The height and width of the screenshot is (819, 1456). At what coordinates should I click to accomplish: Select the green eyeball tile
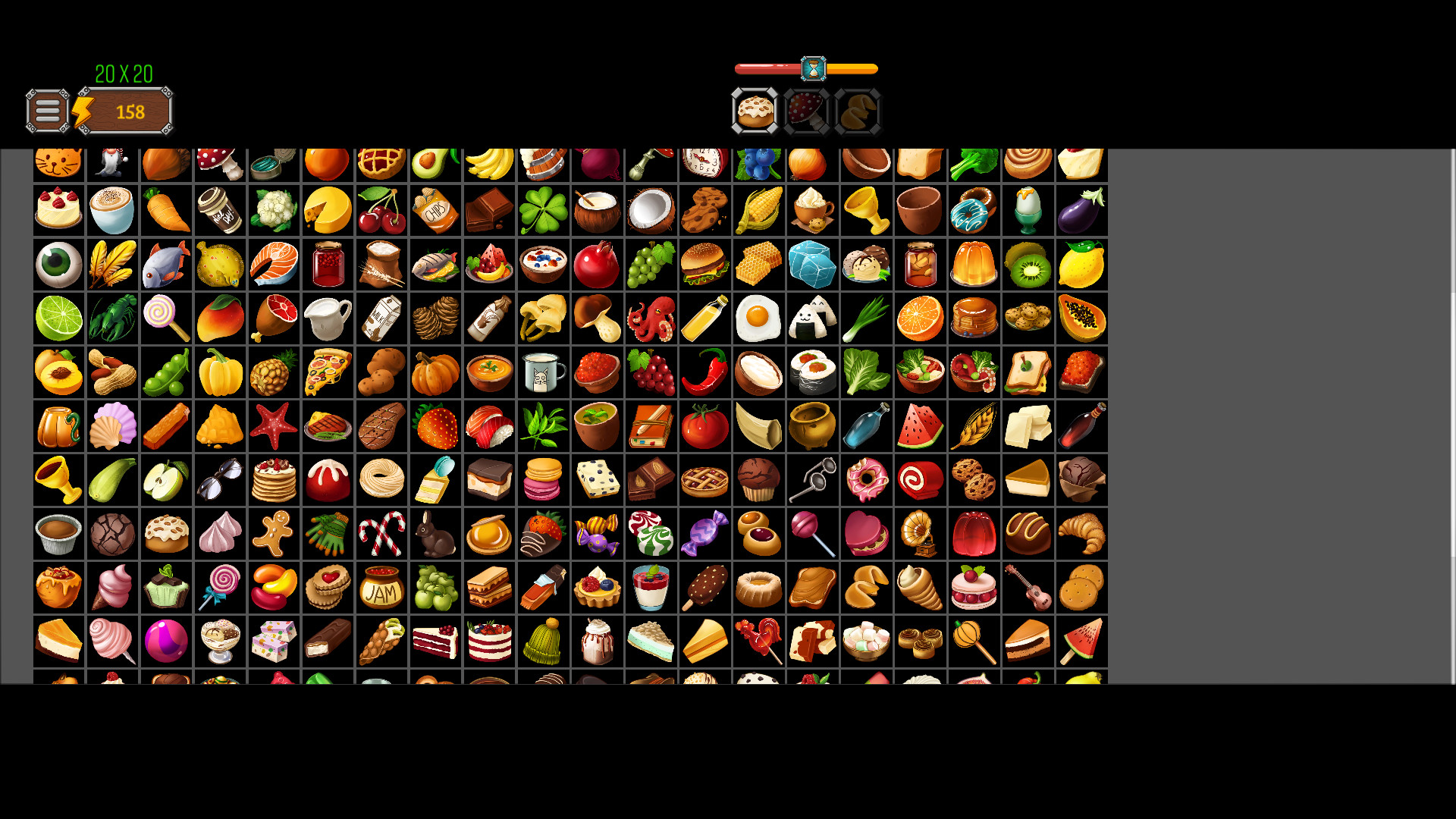click(58, 264)
